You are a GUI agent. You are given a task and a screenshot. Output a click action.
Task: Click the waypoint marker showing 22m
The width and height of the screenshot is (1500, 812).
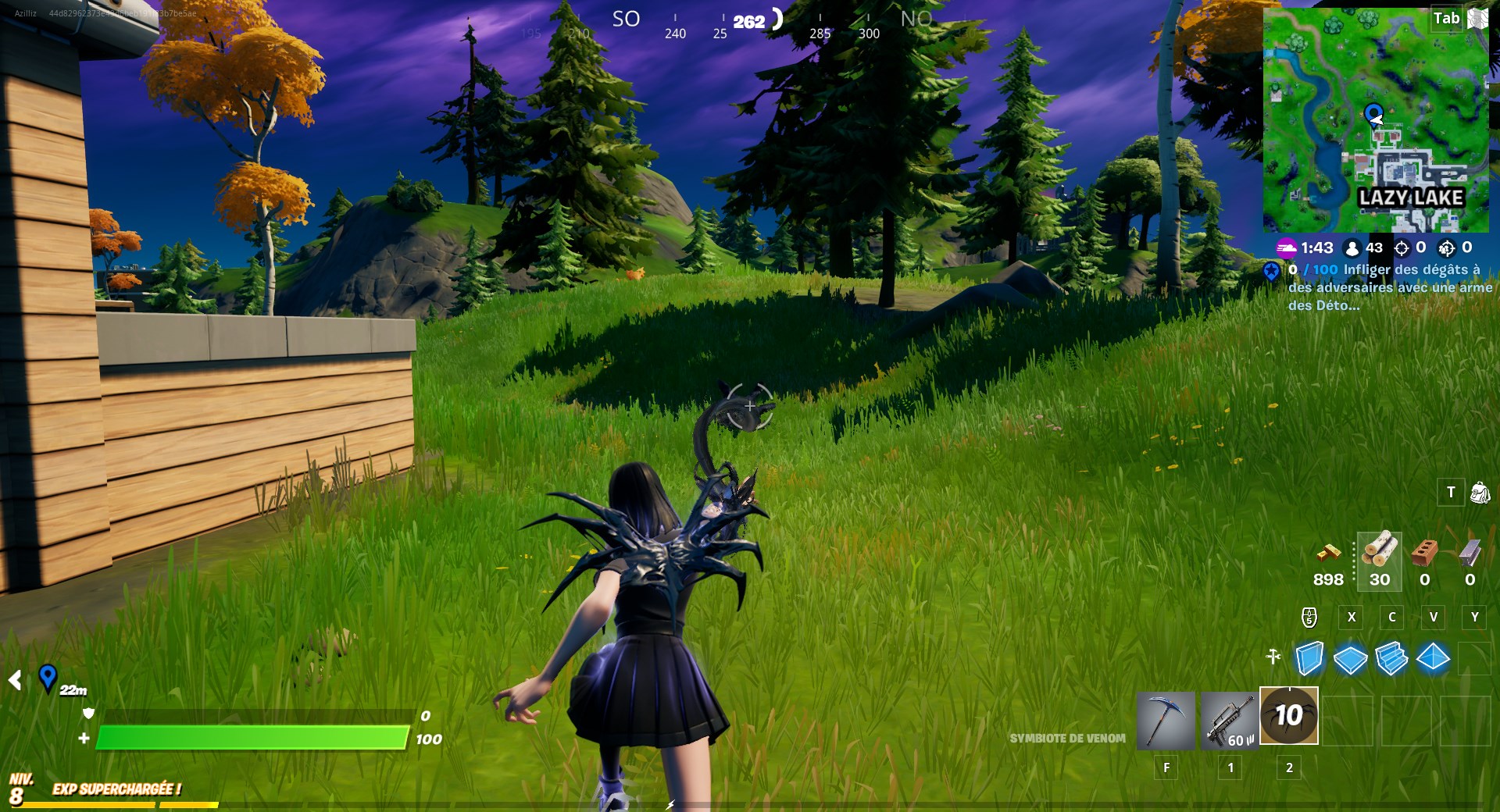point(48,676)
